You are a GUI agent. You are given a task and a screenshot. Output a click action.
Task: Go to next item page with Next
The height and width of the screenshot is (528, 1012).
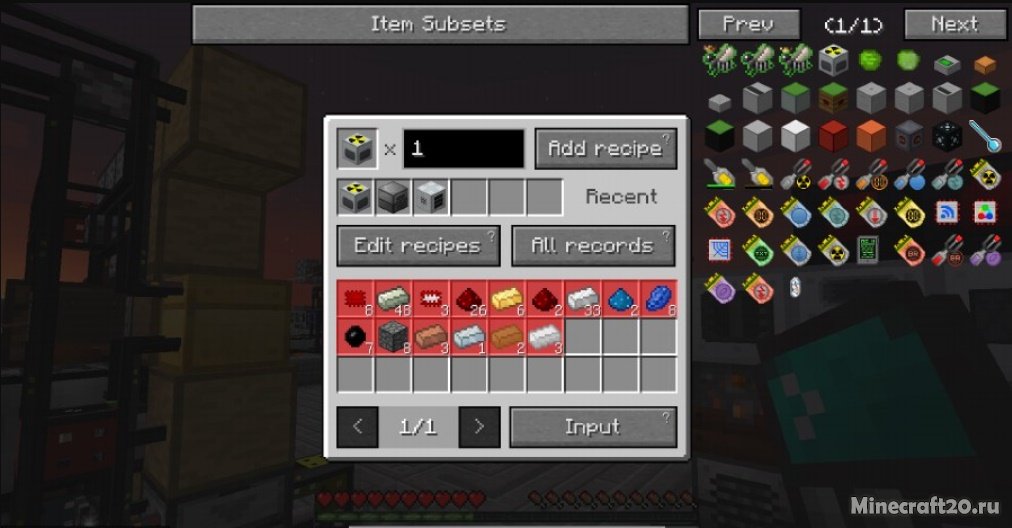click(x=954, y=24)
